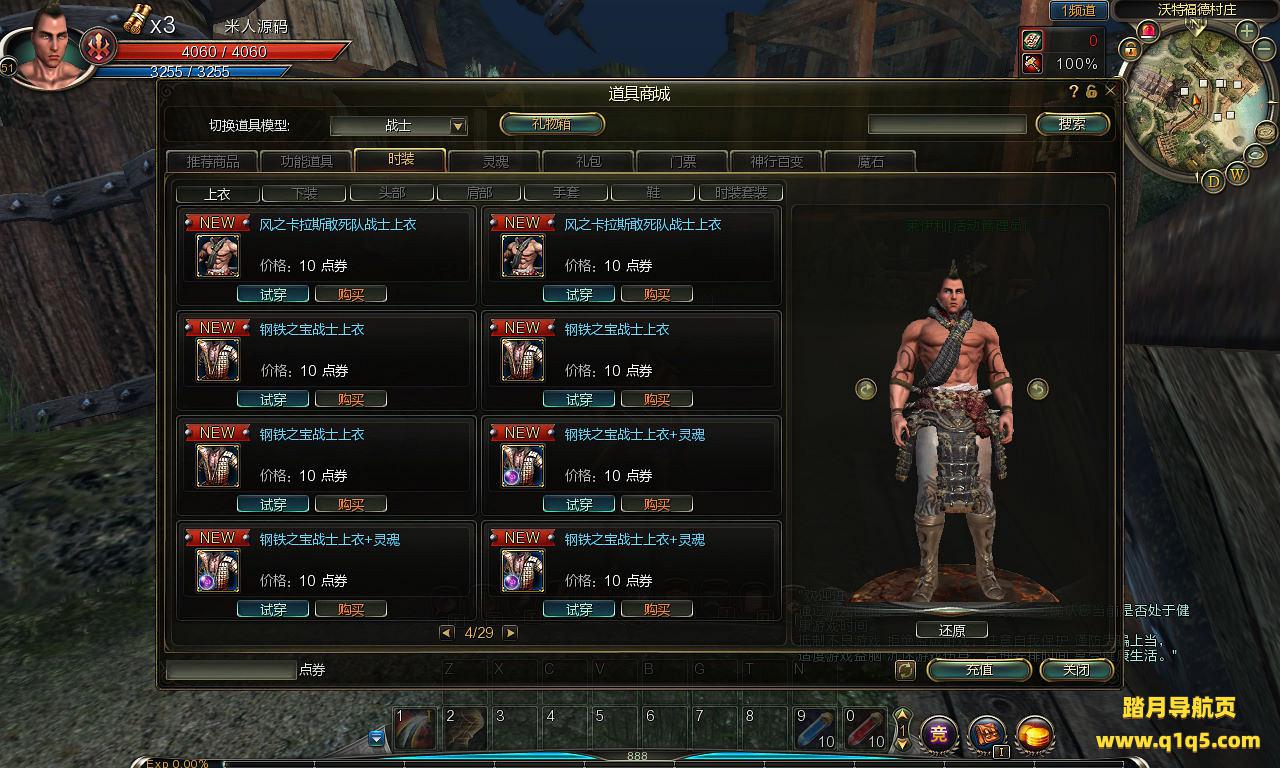Open the 礼物箱 gift box

(552, 124)
